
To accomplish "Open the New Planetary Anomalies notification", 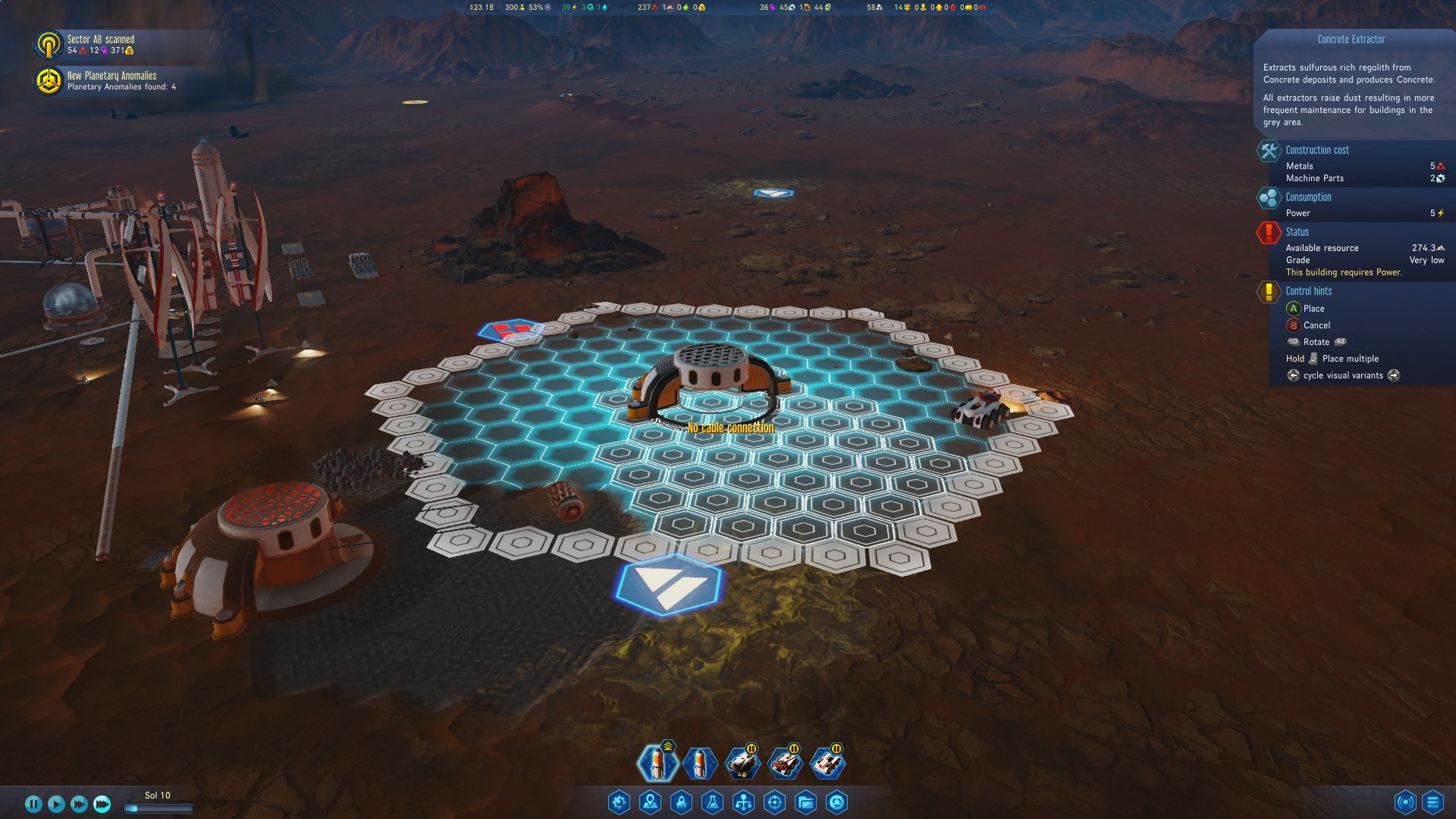I will (114, 81).
